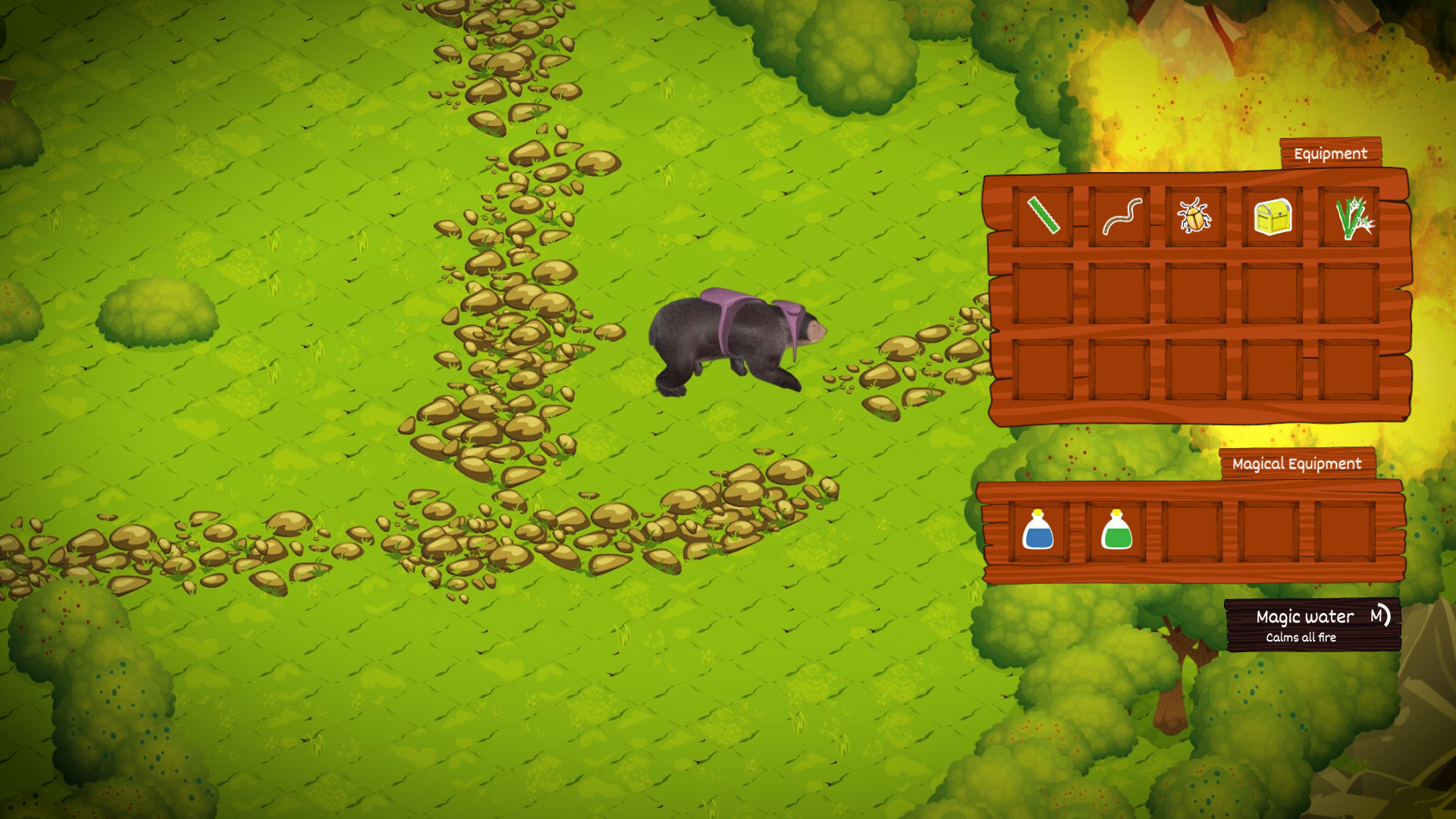Select the worm item in the Equipment panel
The height and width of the screenshot is (819, 1456).
tap(1121, 218)
